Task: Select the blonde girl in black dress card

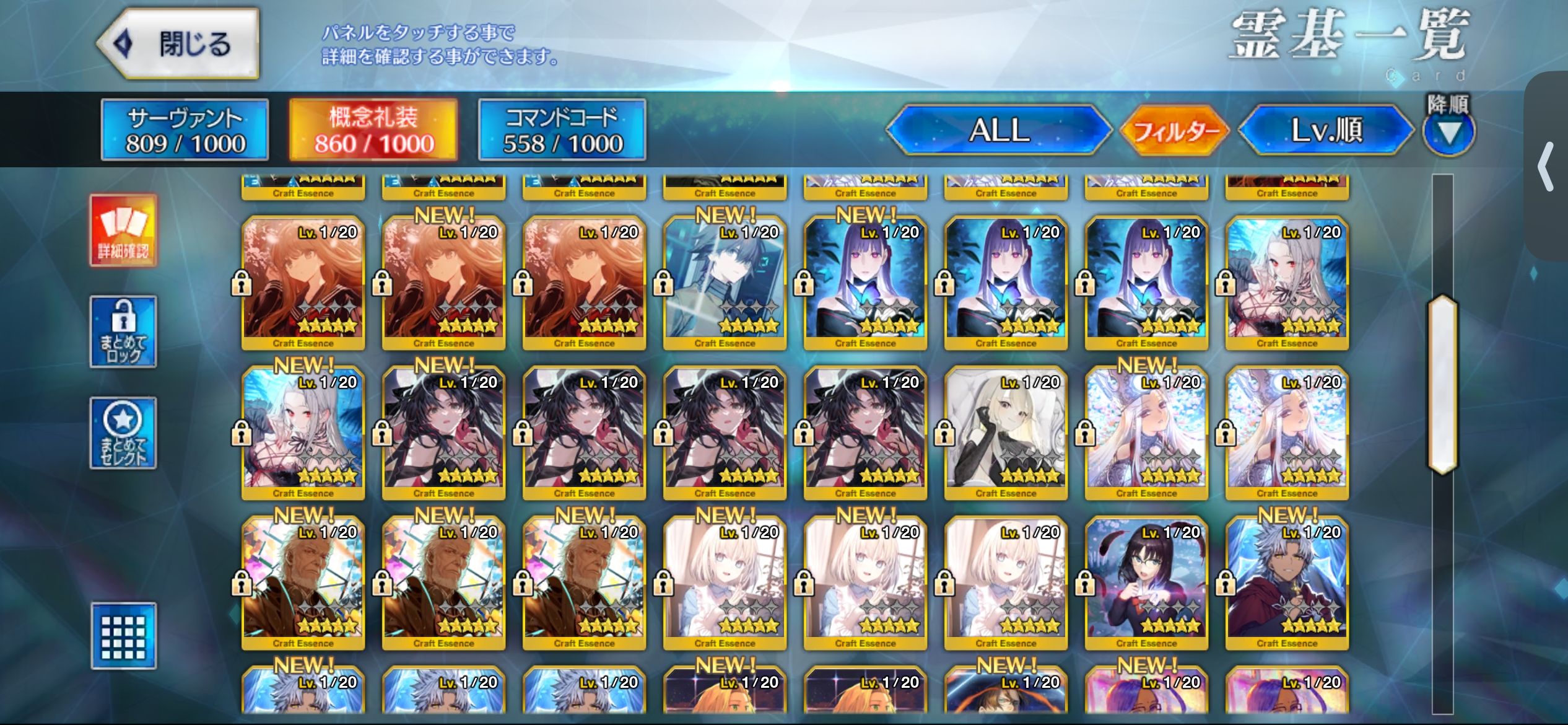Action: tap(1006, 433)
